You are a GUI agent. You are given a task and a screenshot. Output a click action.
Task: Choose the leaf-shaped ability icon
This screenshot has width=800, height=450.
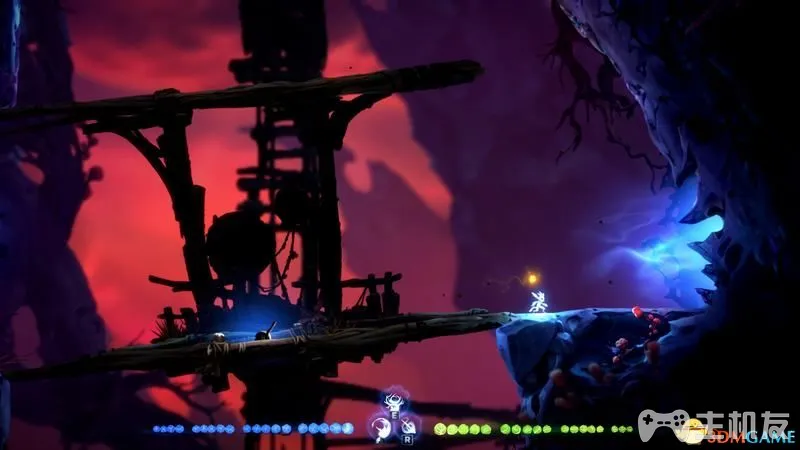click(x=409, y=428)
